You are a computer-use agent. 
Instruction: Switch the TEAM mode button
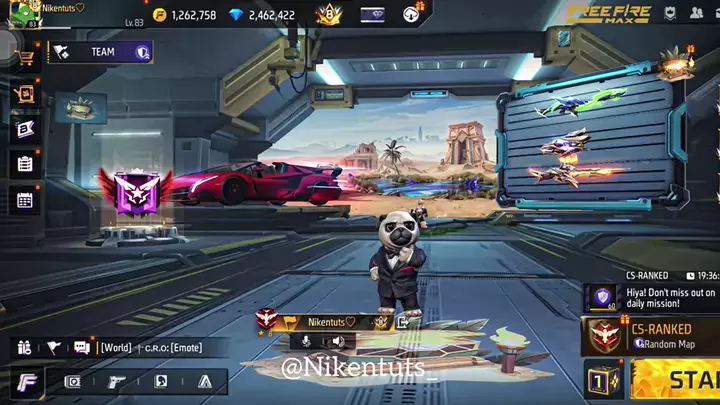tap(100, 52)
